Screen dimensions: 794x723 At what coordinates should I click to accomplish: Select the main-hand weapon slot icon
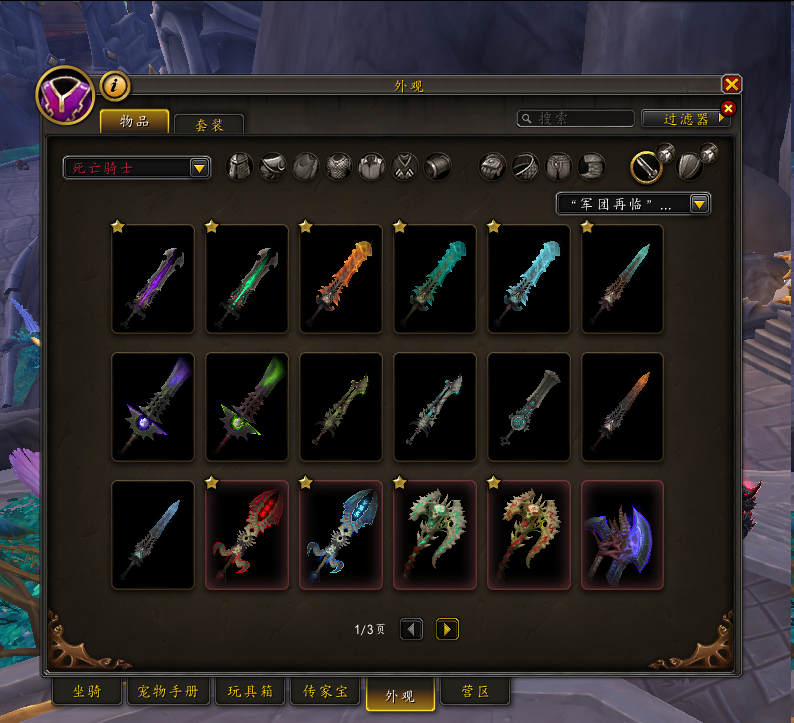click(647, 166)
